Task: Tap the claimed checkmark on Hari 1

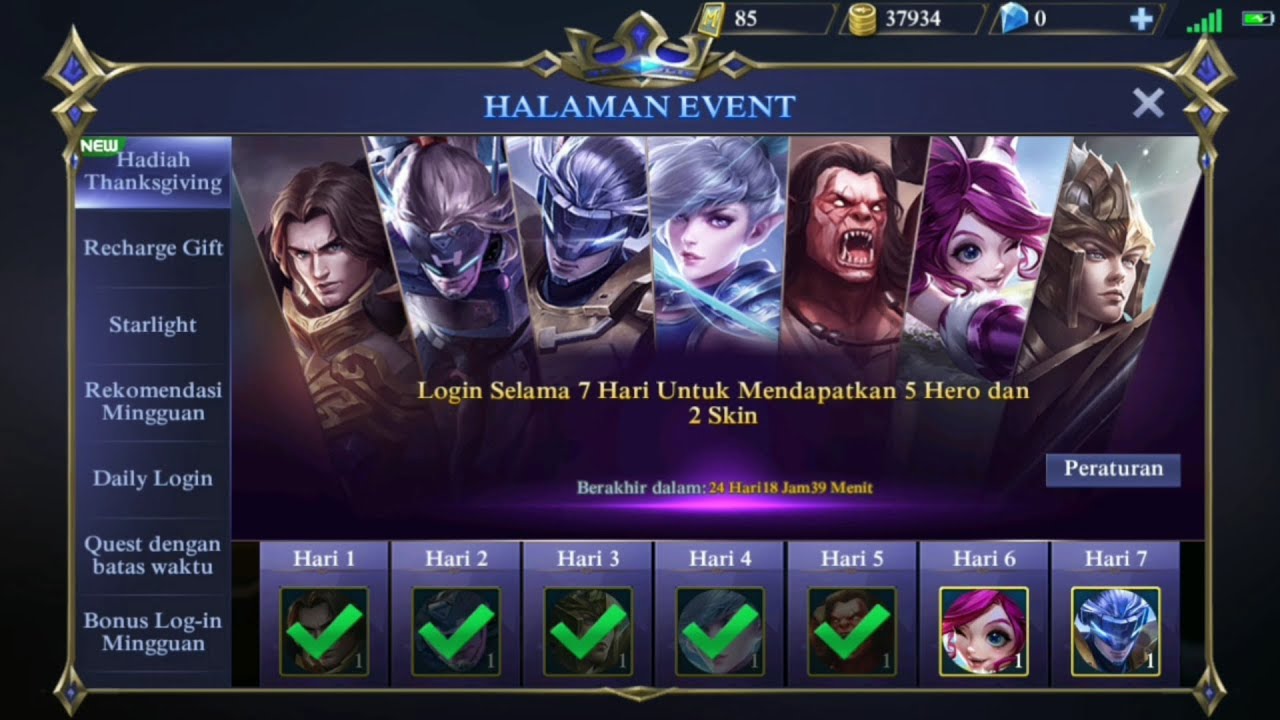Action: click(x=325, y=630)
